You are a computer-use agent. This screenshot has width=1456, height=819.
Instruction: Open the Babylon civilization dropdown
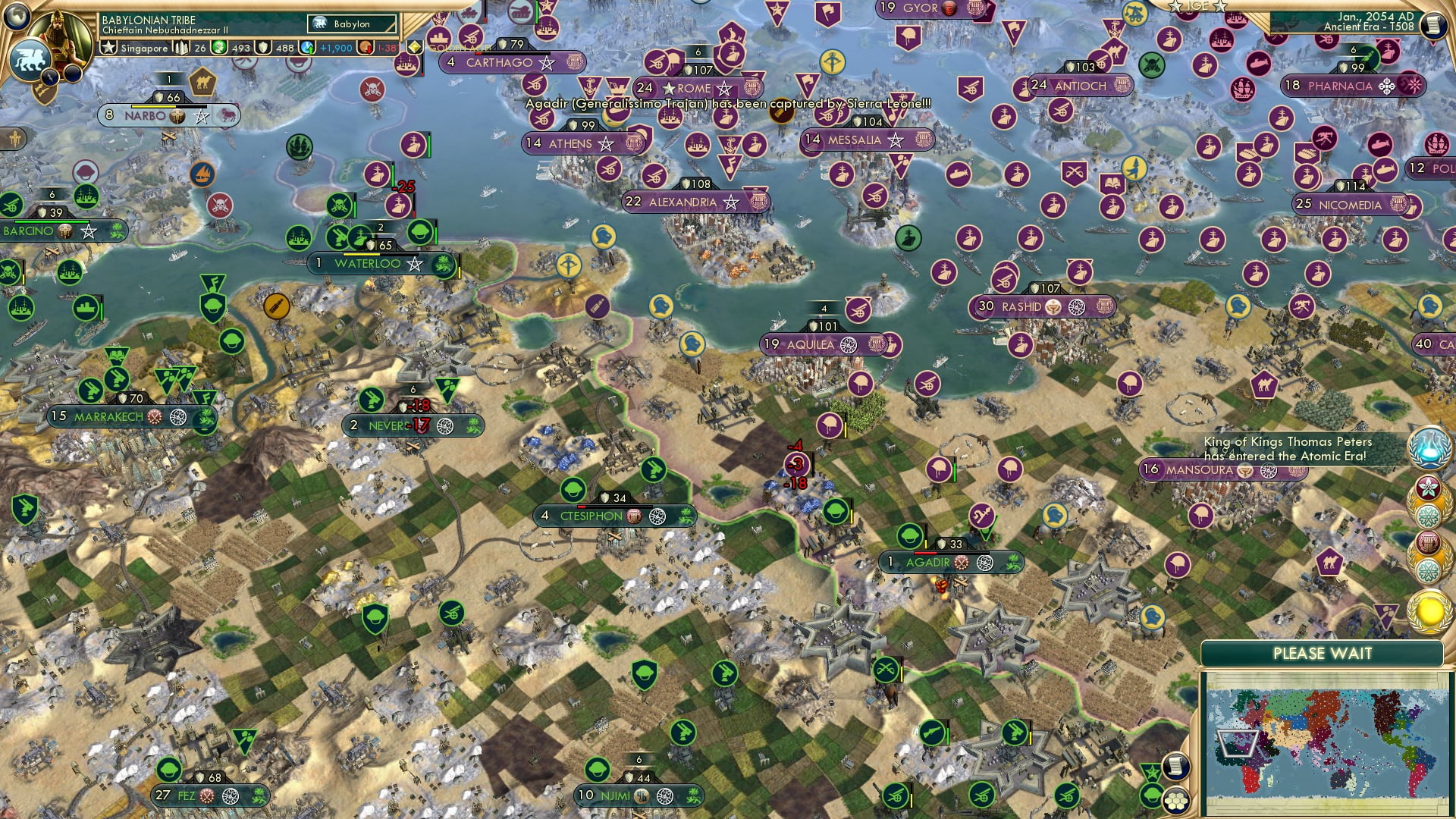point(350,24)
